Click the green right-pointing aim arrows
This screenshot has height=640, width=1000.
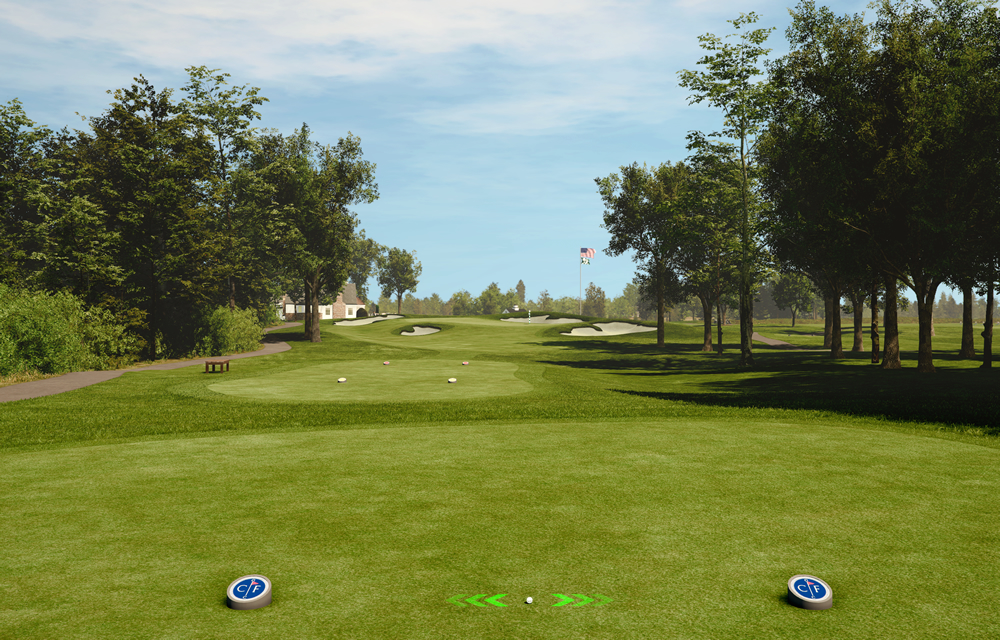coord(580,600)
